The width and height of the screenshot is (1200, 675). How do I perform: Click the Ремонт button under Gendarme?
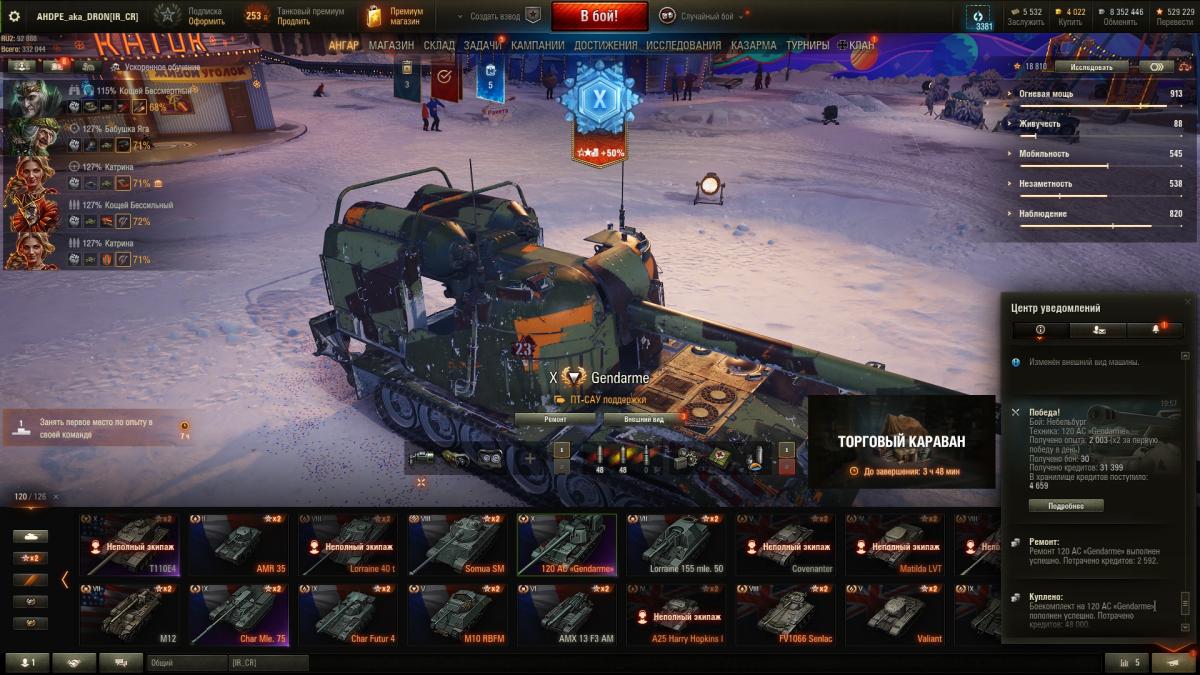pos(555,419)
